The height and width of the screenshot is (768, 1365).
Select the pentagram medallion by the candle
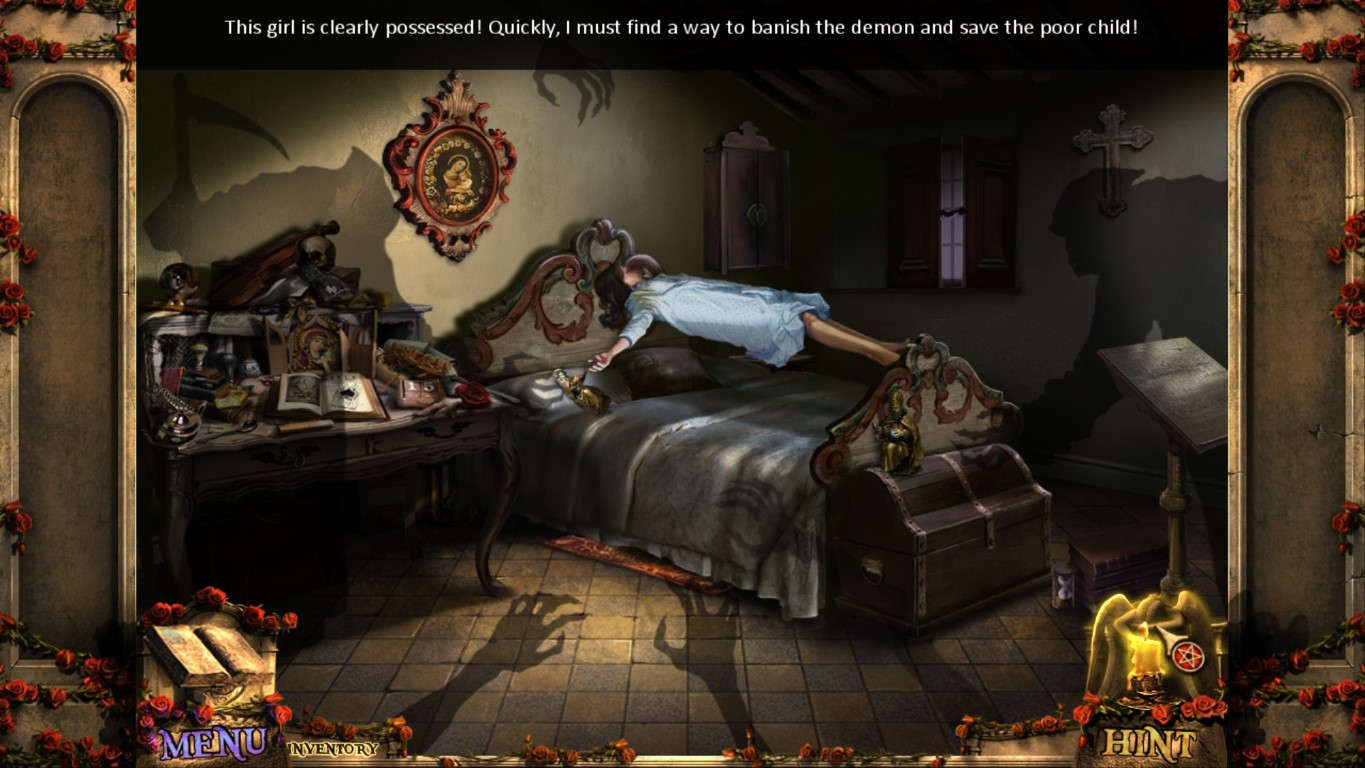point(1188,655)
